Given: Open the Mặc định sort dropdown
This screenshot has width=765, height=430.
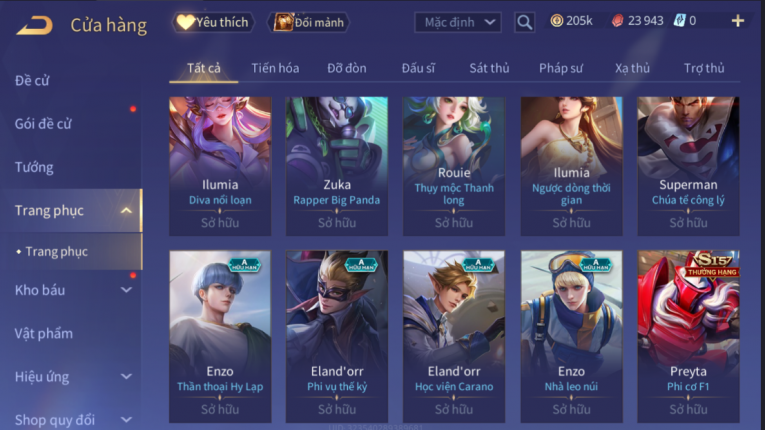Looking at the screenshot, I should click(x=457, y=21).
